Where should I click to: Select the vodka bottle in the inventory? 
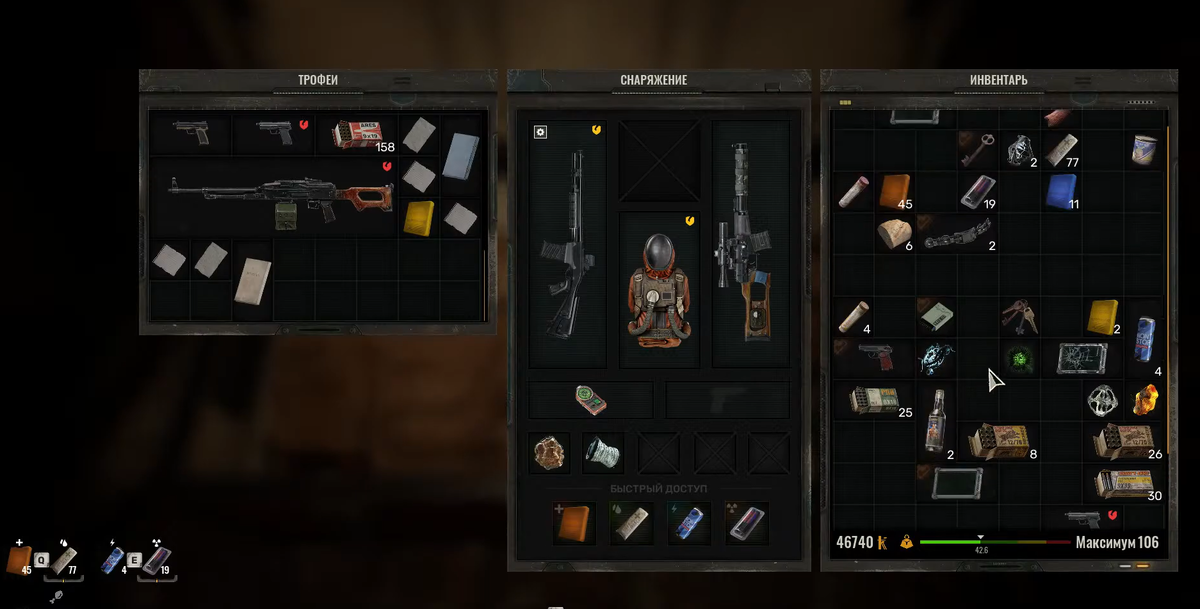(936, 421)
